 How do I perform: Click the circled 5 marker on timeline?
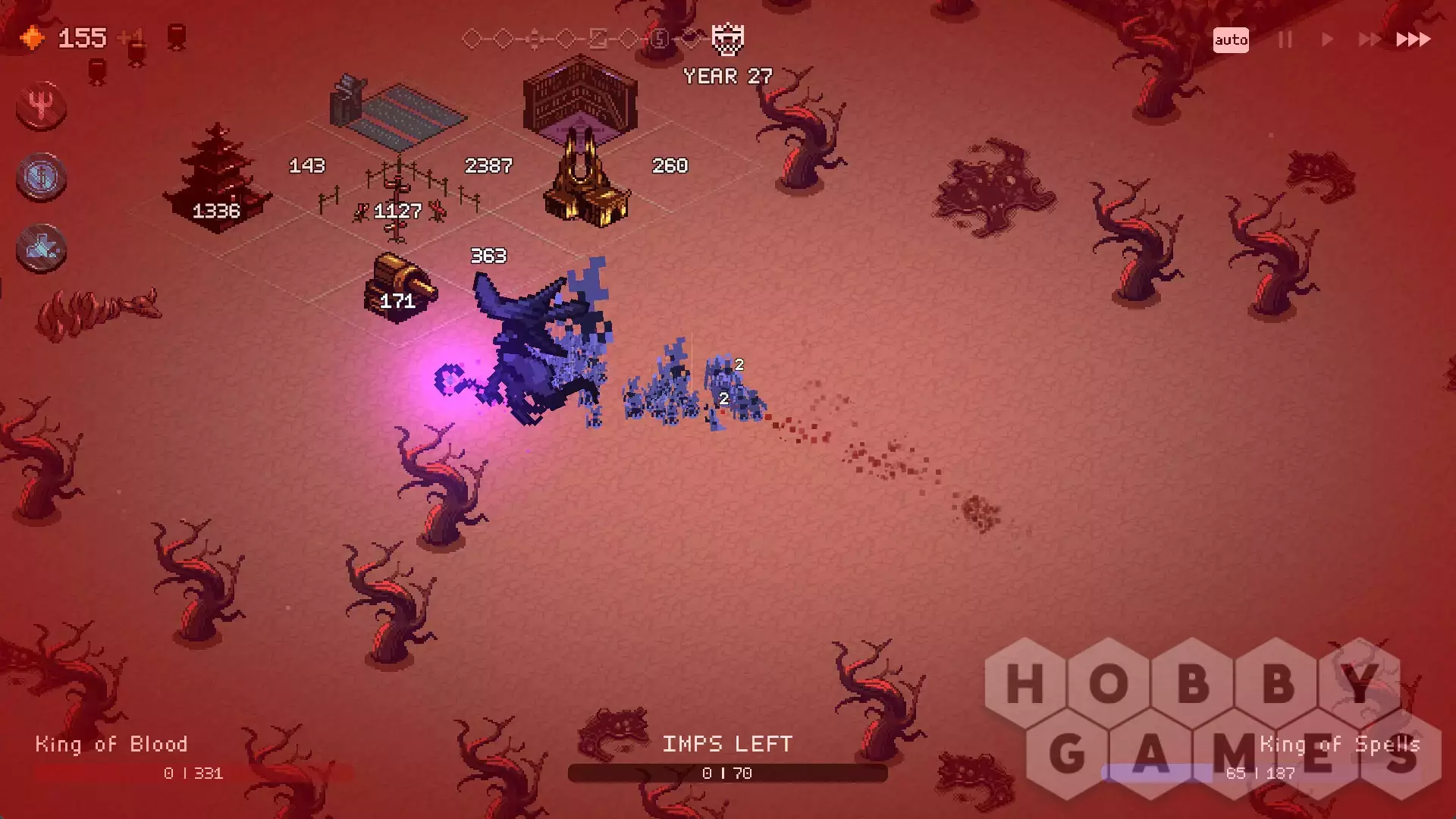tap(660, 39)
